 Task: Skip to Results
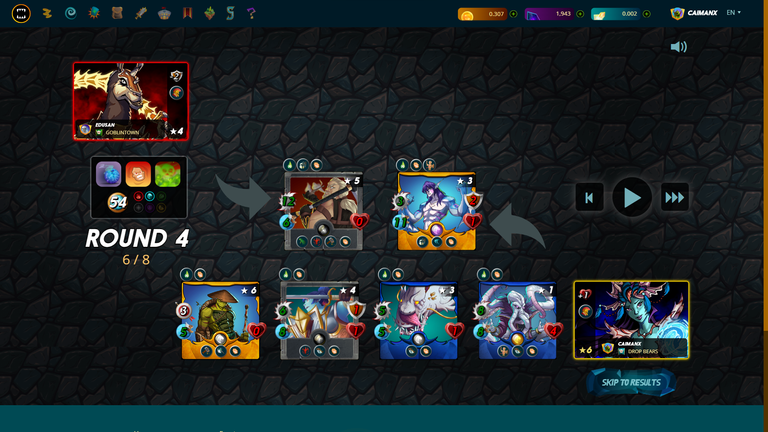tap(631, 382)
